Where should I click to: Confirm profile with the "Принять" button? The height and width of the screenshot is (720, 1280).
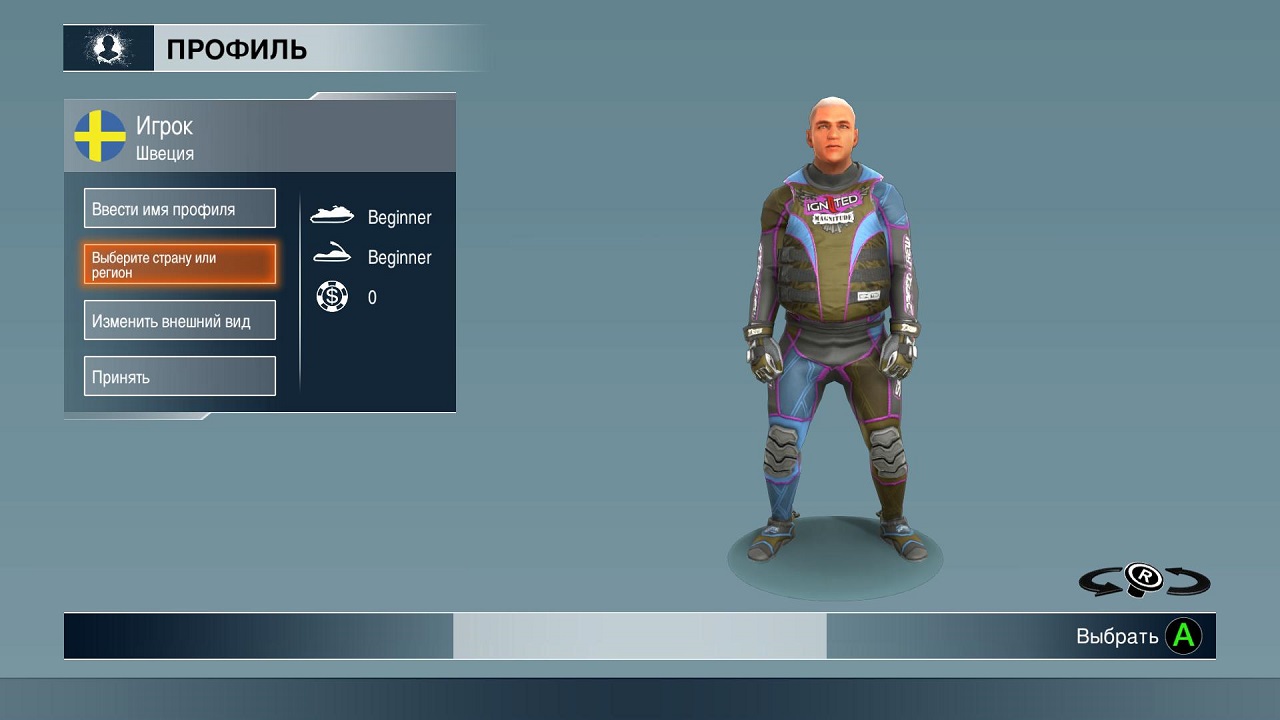tap(180, 377)
